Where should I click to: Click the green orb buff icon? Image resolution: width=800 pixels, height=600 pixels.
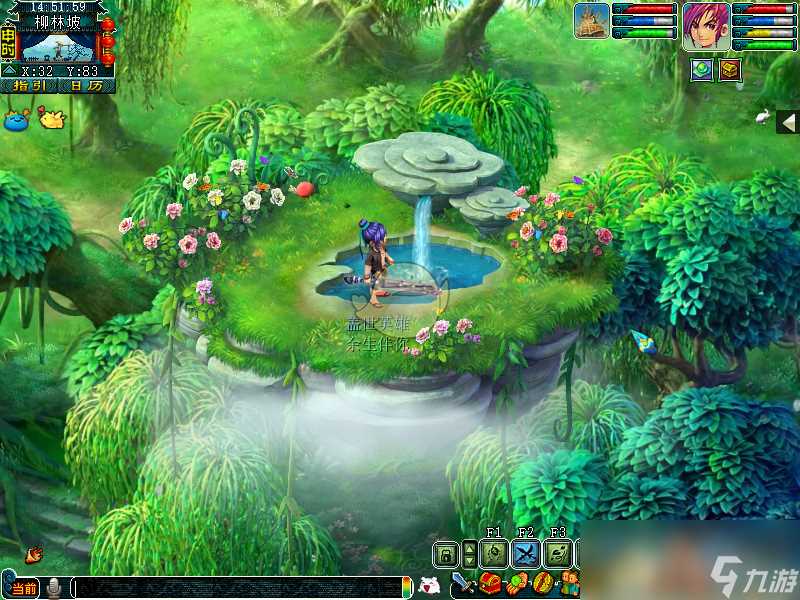[701, 69]
